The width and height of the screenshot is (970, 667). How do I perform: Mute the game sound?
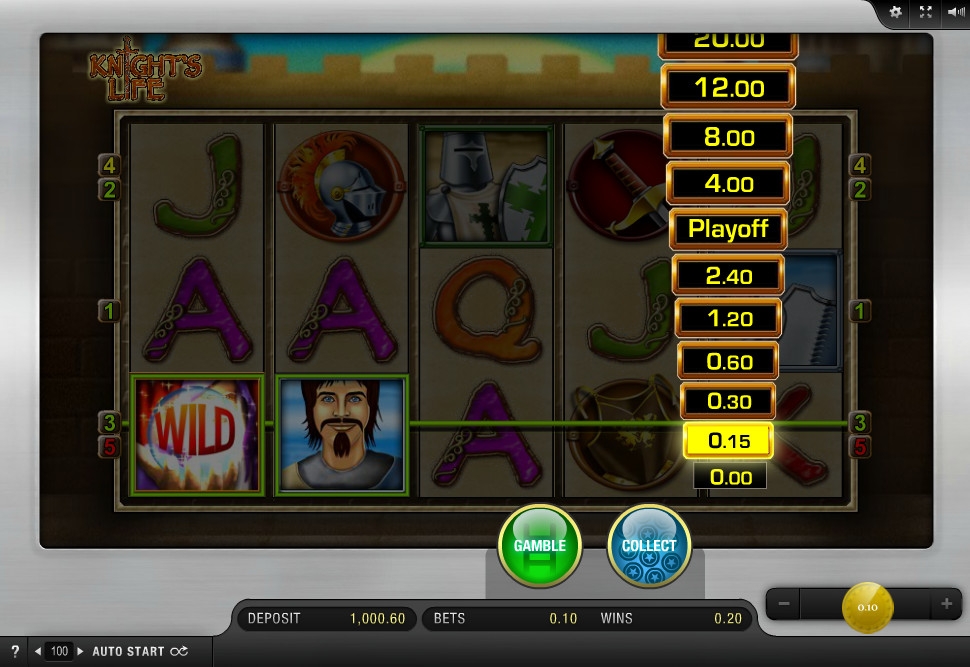click(x=955, y=12)
